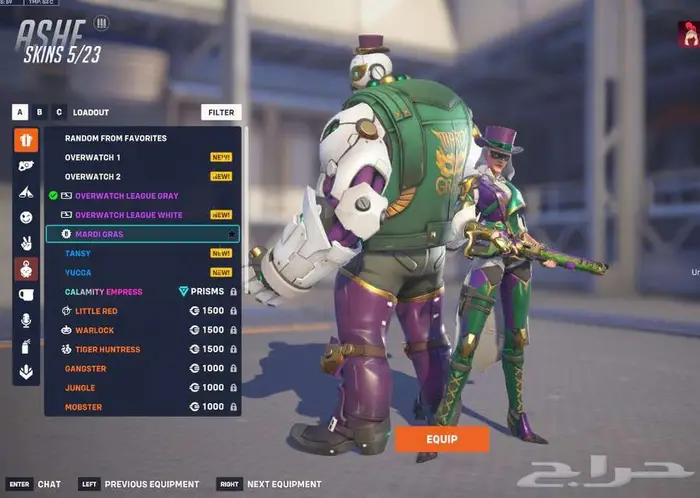Viewport: 700px width, 498px height.
Task: Open the microphone voice lines category
Action: coord(26,320)
